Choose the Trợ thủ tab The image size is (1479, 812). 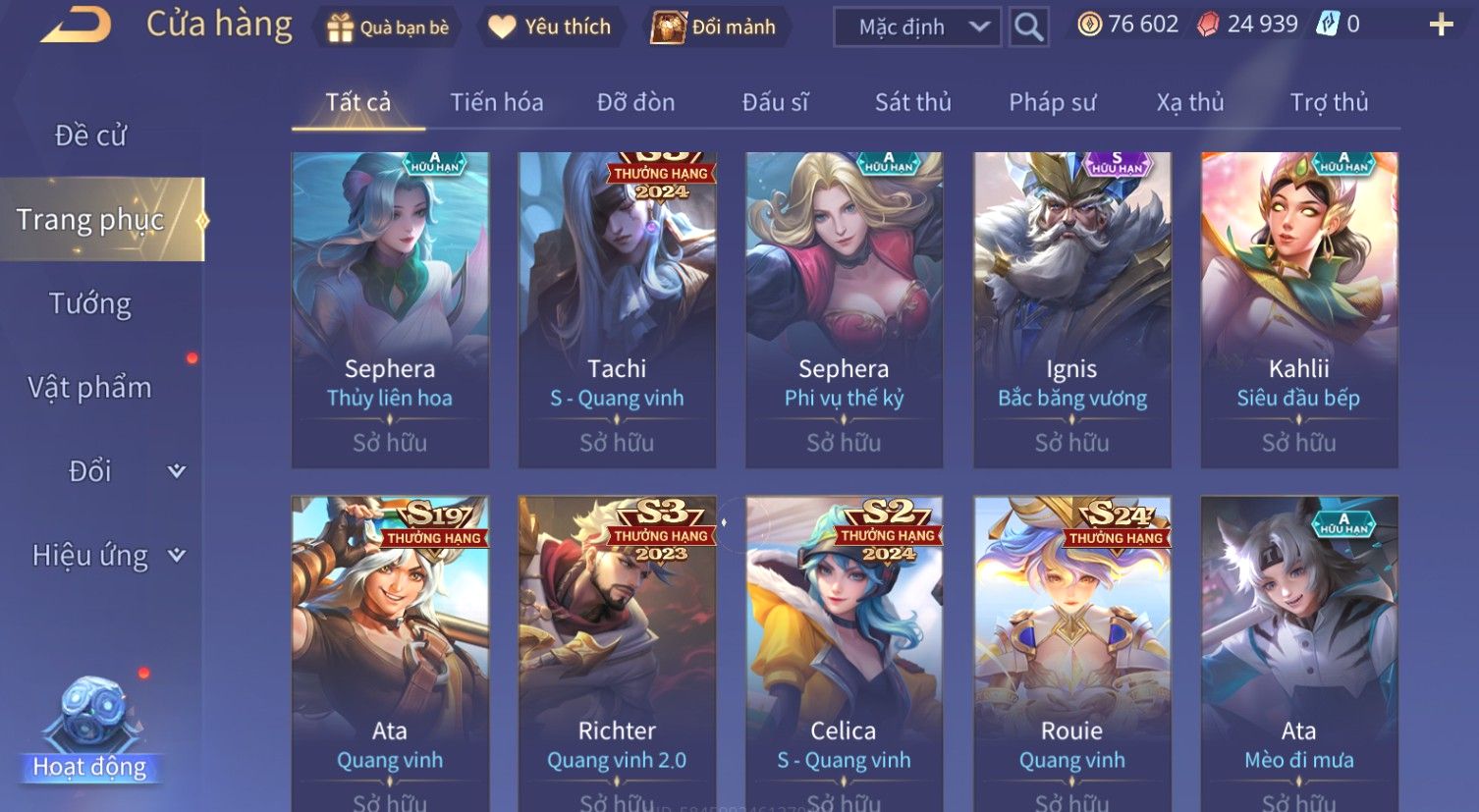click(1329, 102)
